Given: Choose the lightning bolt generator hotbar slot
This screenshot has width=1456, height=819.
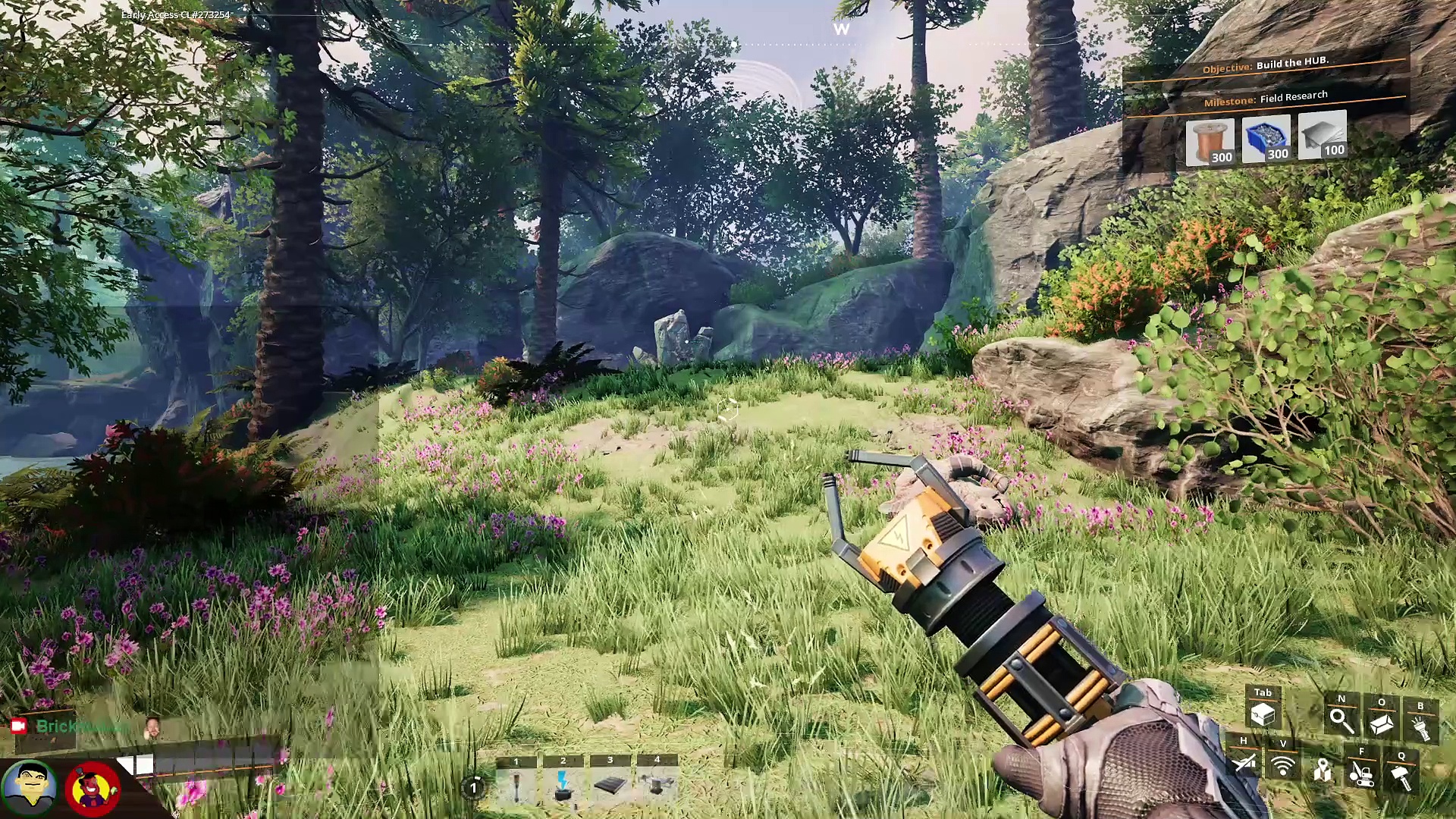Looking at the screenshot, I should pyautogui.click(x=563, y=786).
